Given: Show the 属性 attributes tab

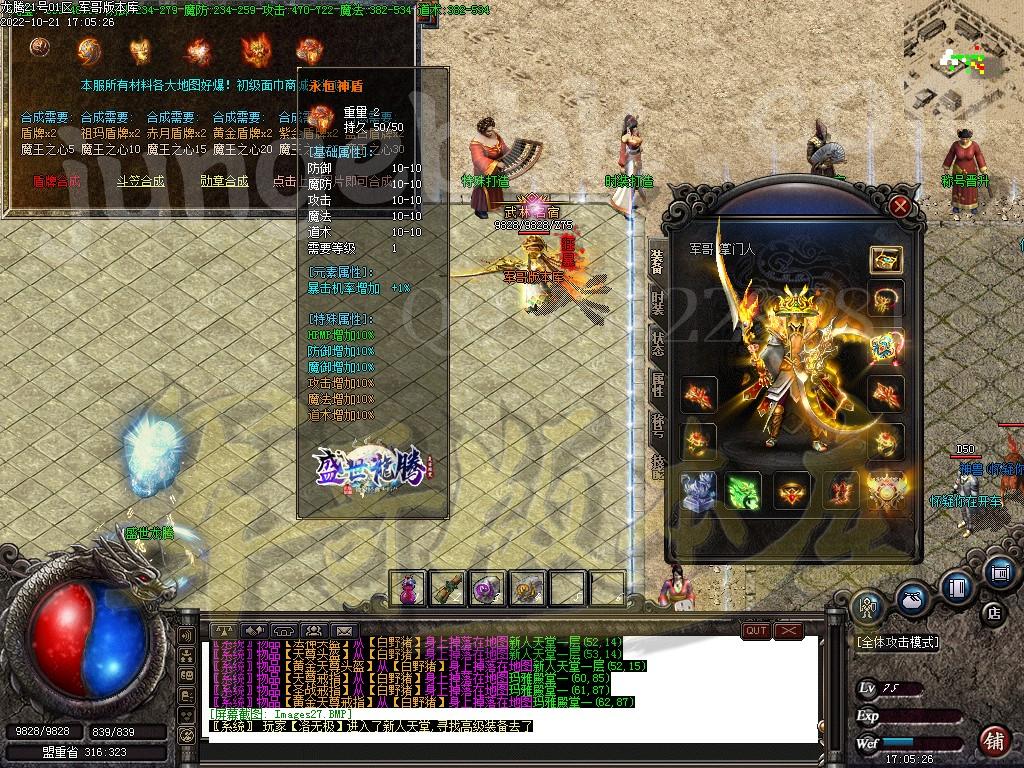Looking at the screenshot, I should pos(657,386).
